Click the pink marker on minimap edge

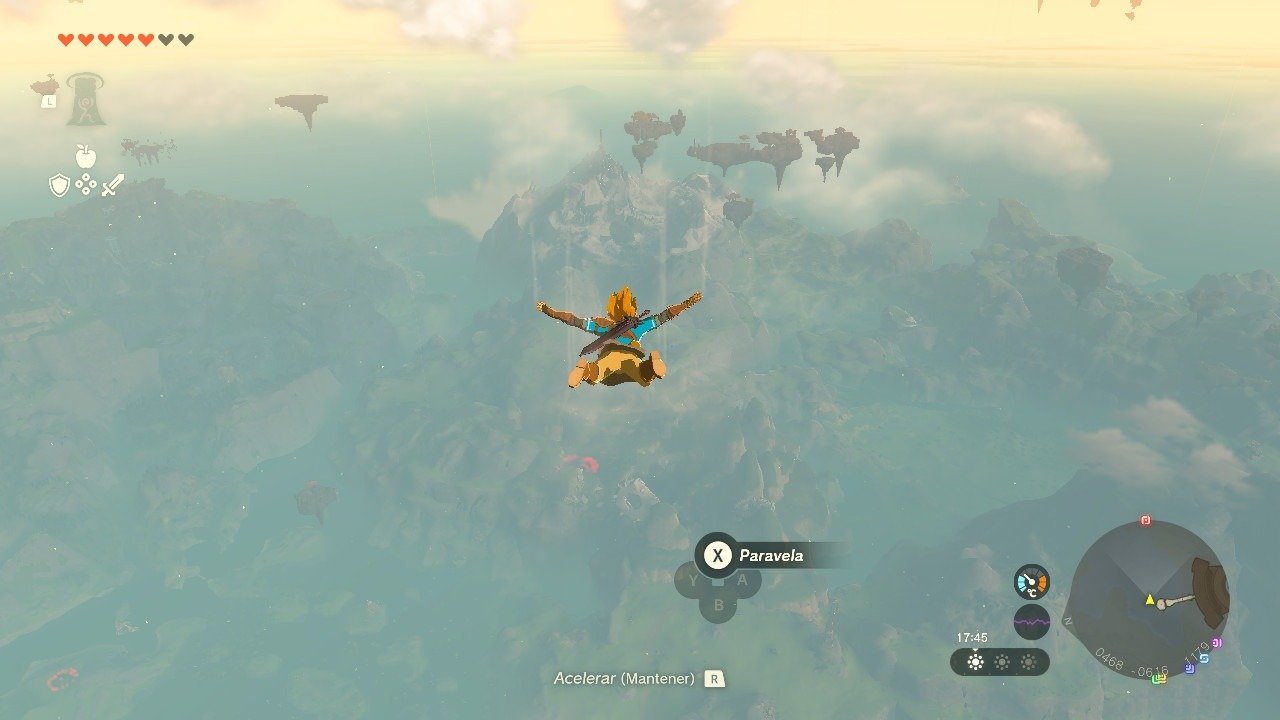(x=1217, y=643)
